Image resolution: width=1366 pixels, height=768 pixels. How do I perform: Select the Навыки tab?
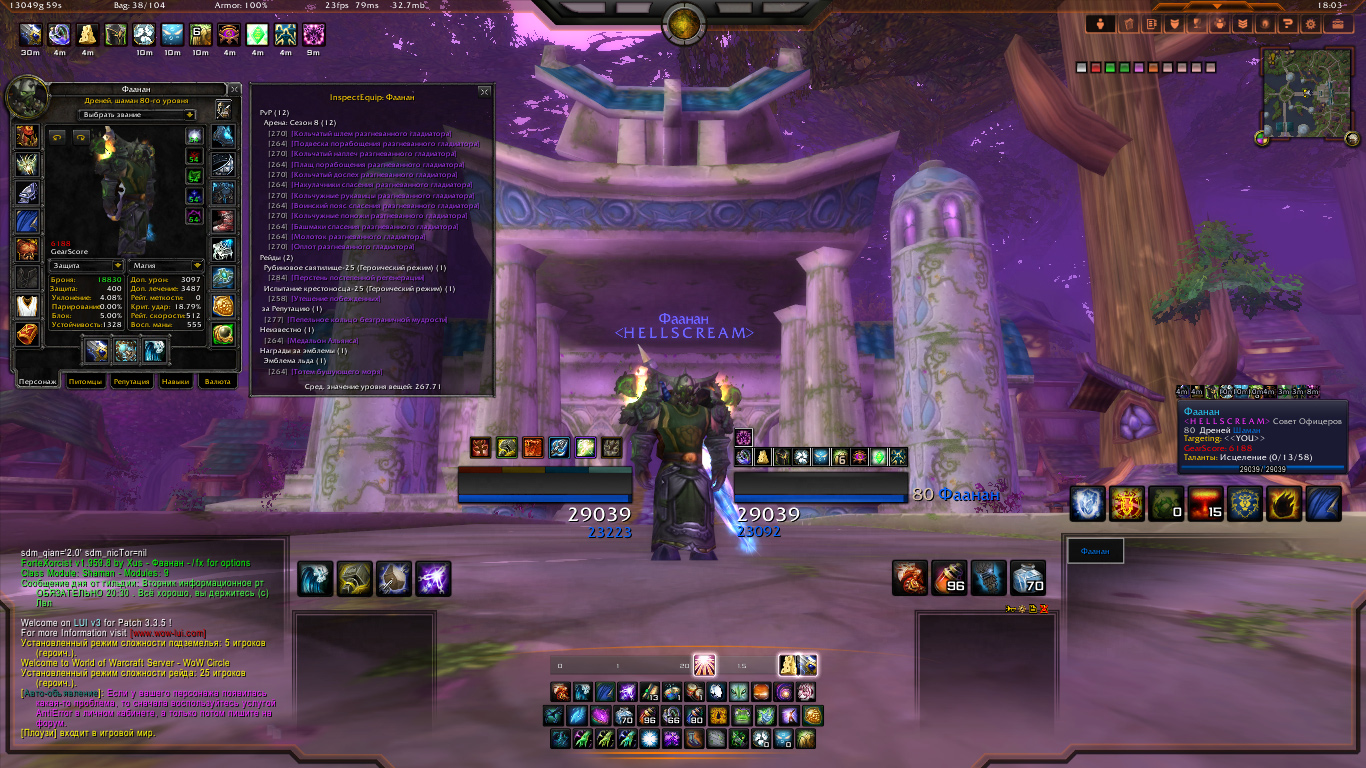point(176,381)
